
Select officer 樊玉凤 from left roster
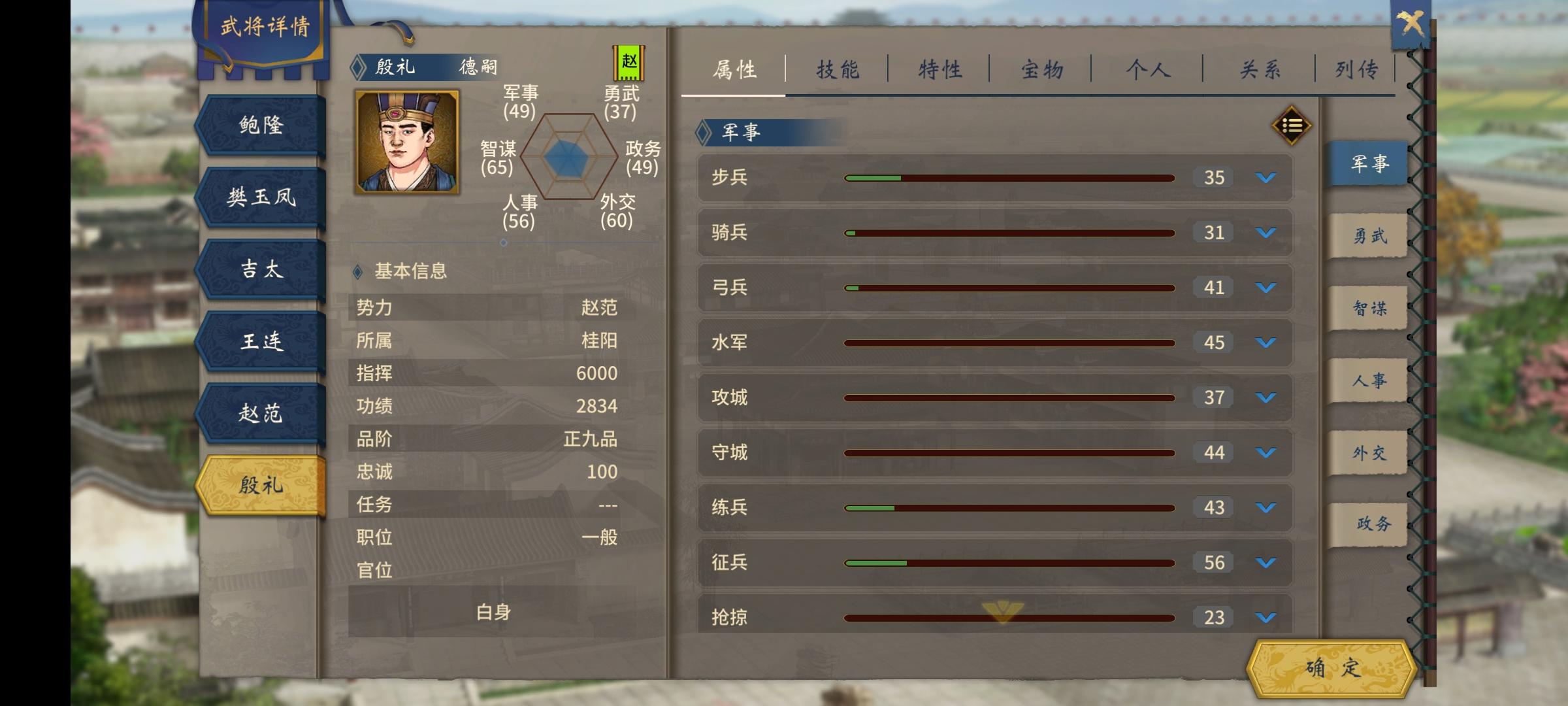coord(259,197)
